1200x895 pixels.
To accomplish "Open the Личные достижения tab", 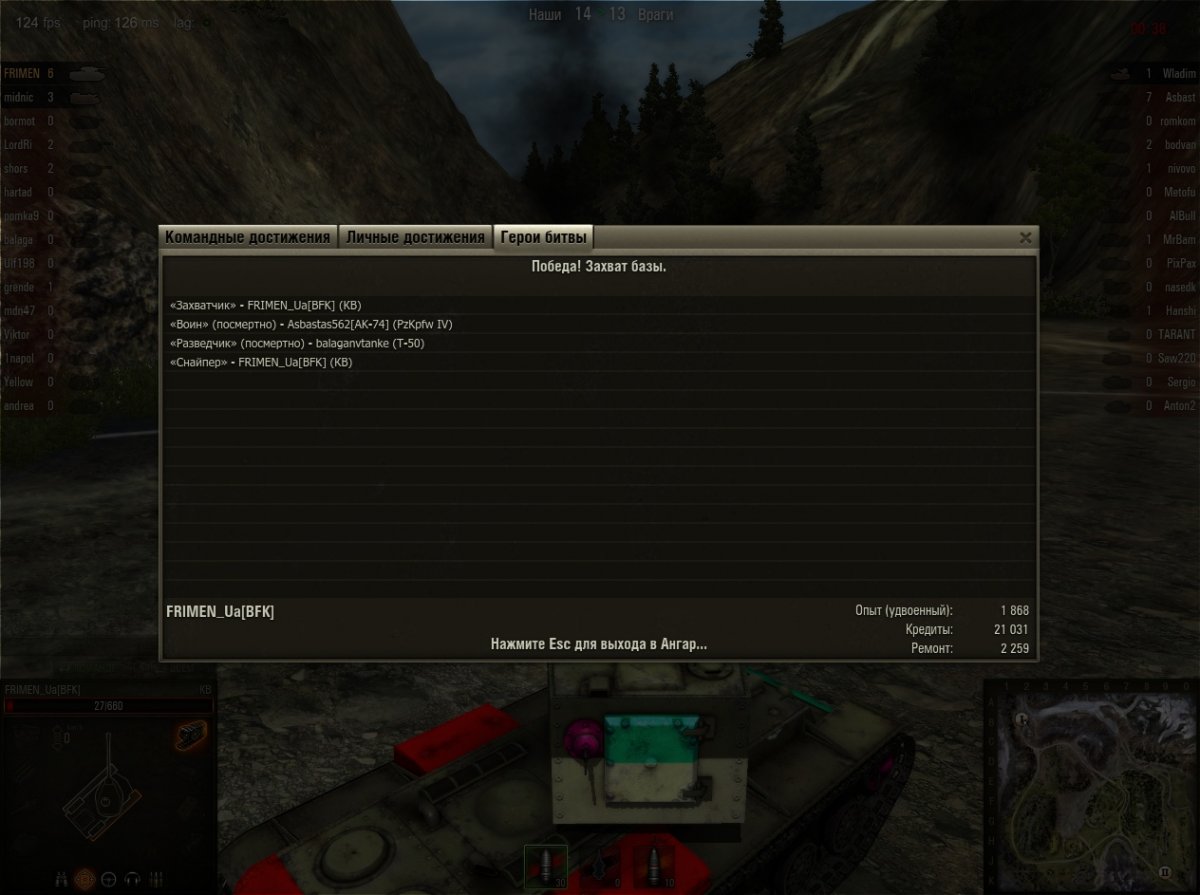I will [x=415, y=238].
